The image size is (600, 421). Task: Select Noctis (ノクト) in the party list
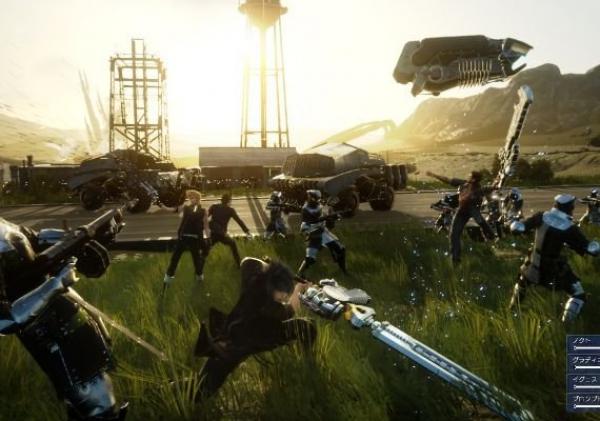584,343
